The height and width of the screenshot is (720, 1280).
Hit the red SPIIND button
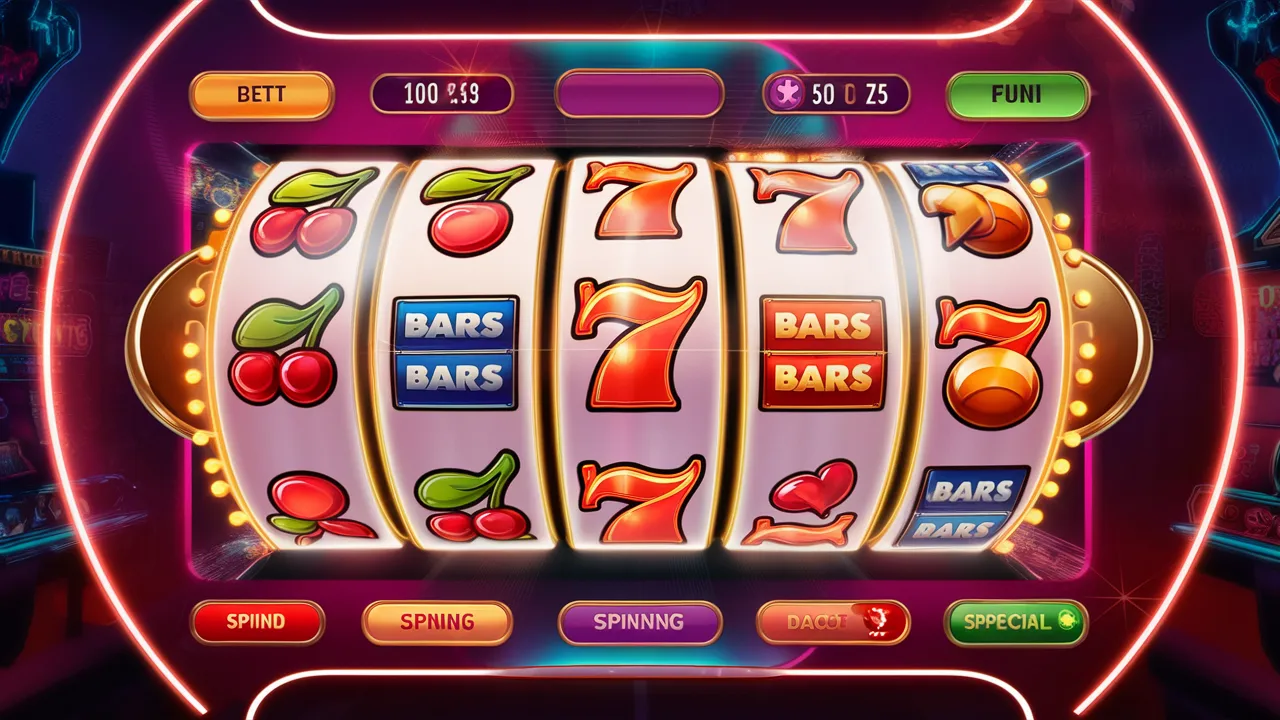(257, 621)
